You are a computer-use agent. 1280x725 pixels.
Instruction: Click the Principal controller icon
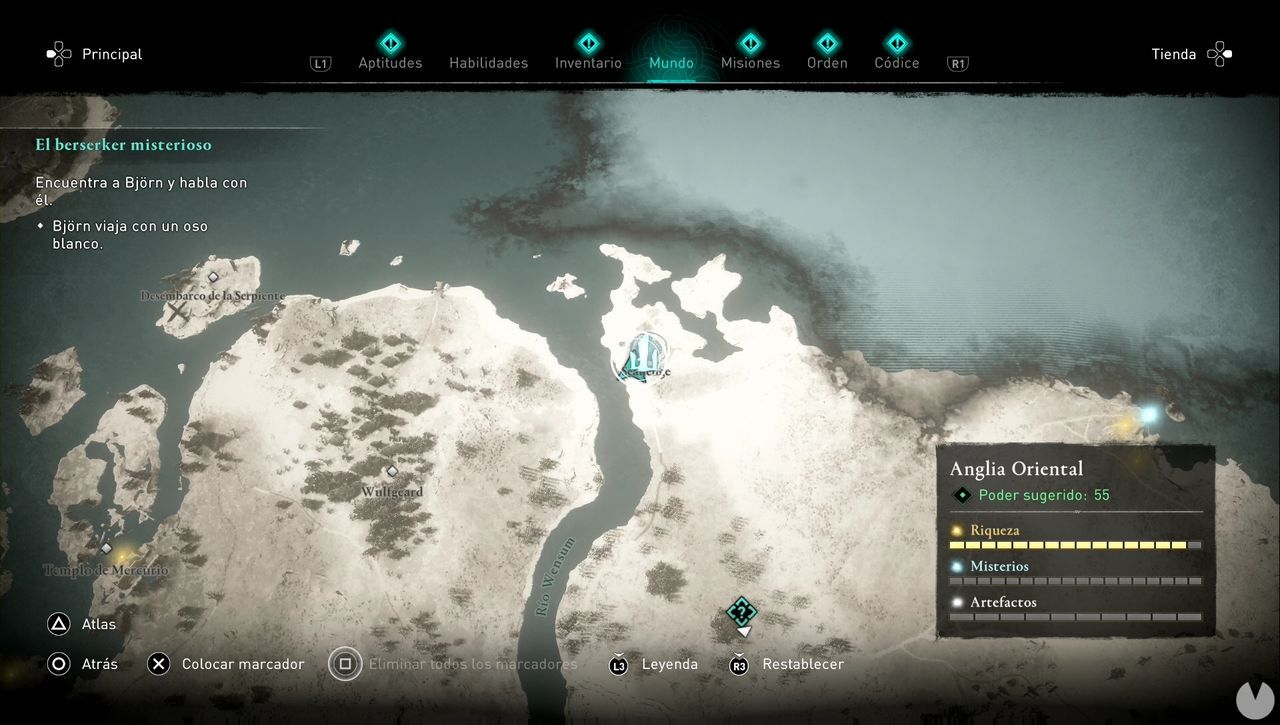(x=59, y=53)
